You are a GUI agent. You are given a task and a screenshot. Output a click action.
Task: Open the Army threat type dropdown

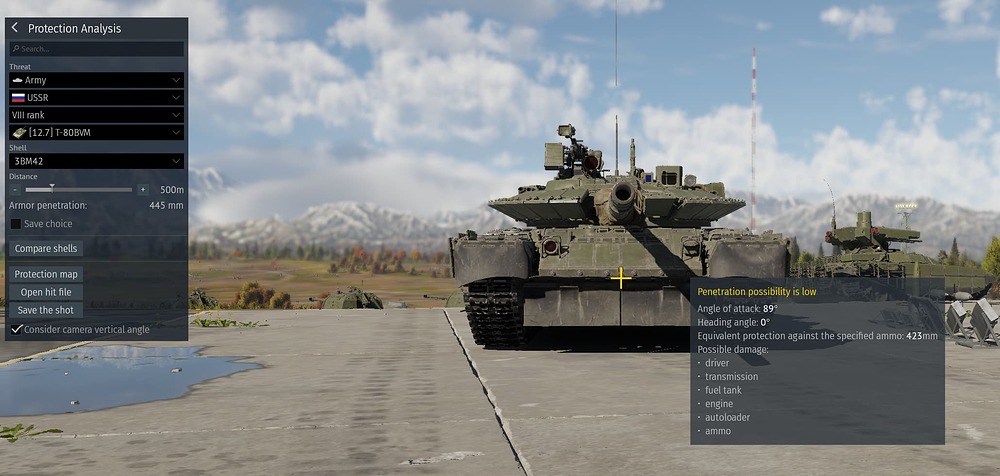(x=96, y=80)
